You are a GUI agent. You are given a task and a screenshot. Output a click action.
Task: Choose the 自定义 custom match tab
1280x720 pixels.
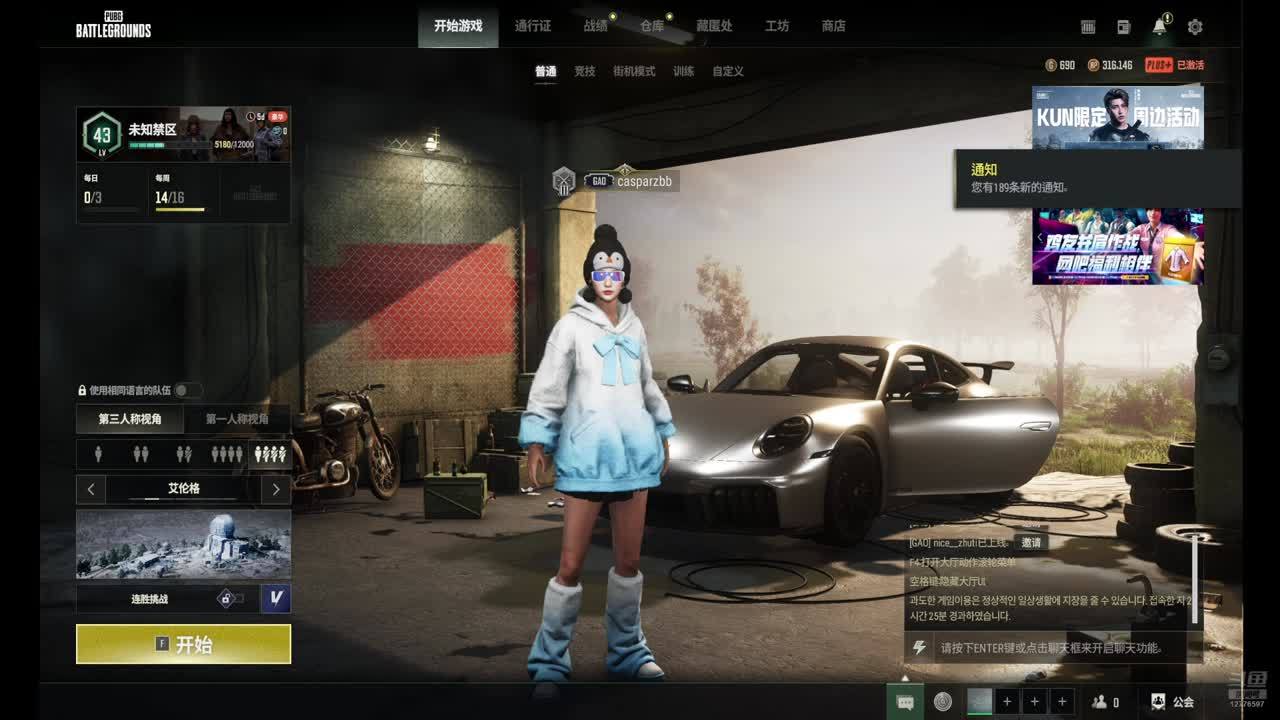coord(728,71)
